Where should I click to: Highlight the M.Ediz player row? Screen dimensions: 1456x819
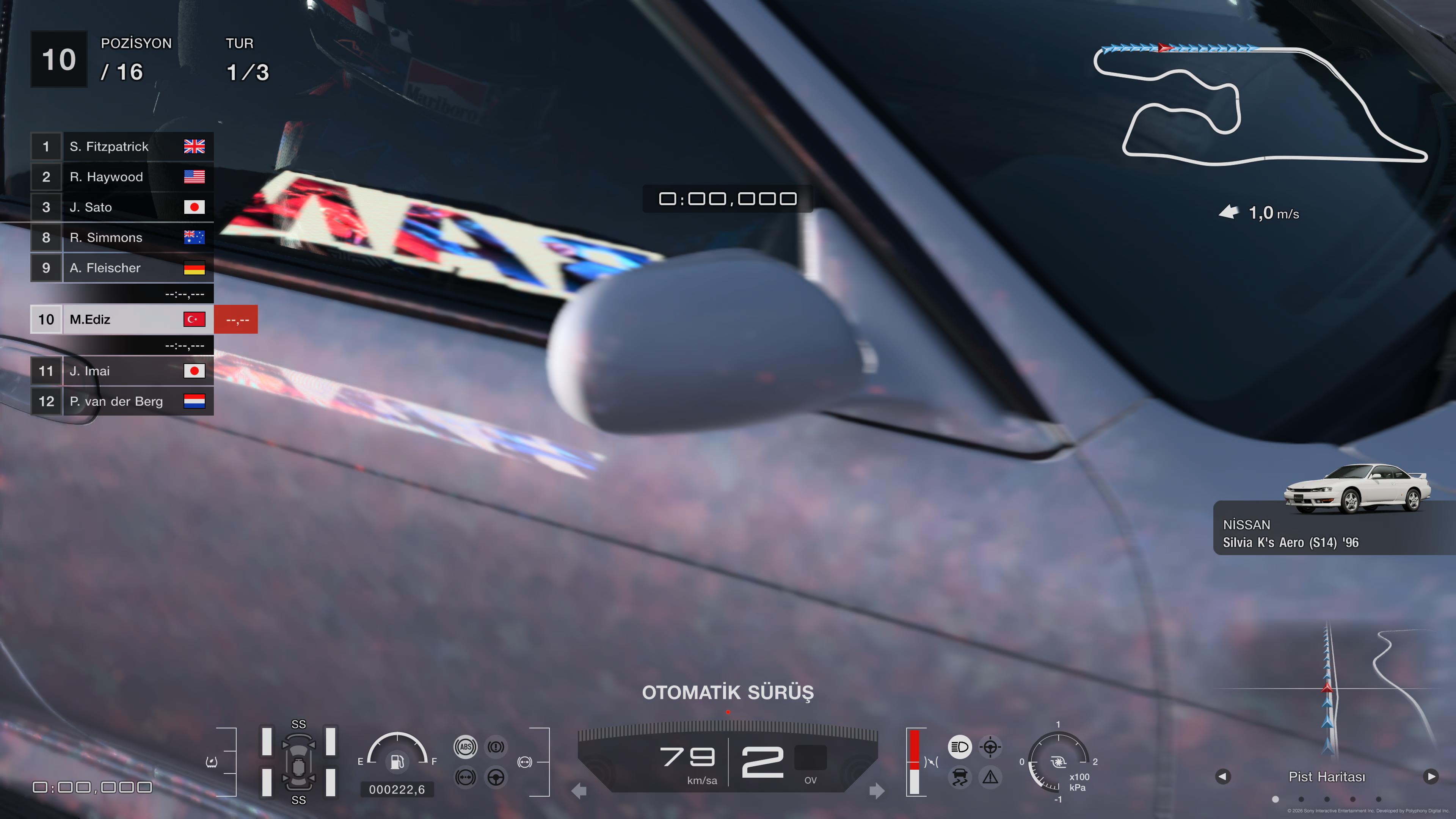click(121, 319)
